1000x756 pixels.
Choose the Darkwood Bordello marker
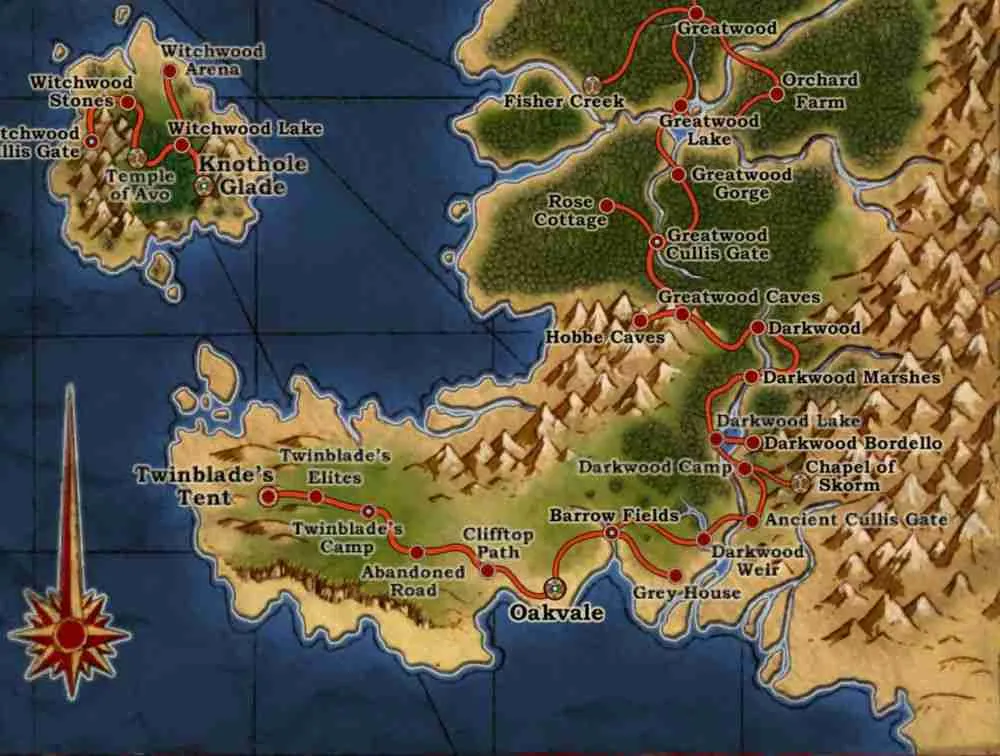click(x=752, y=442)
